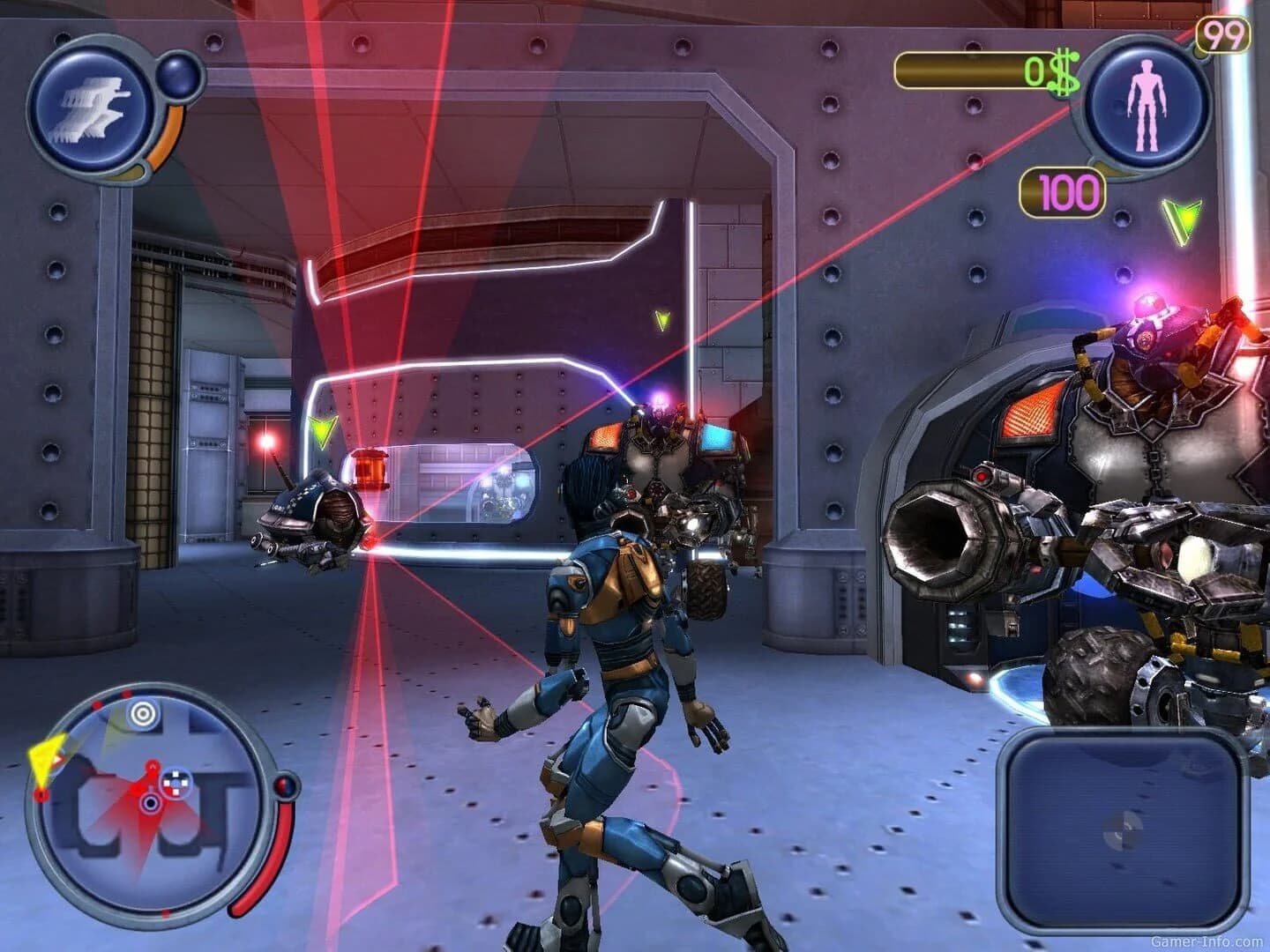Switch to the health readout showing 100

[x=1061, y=188]
